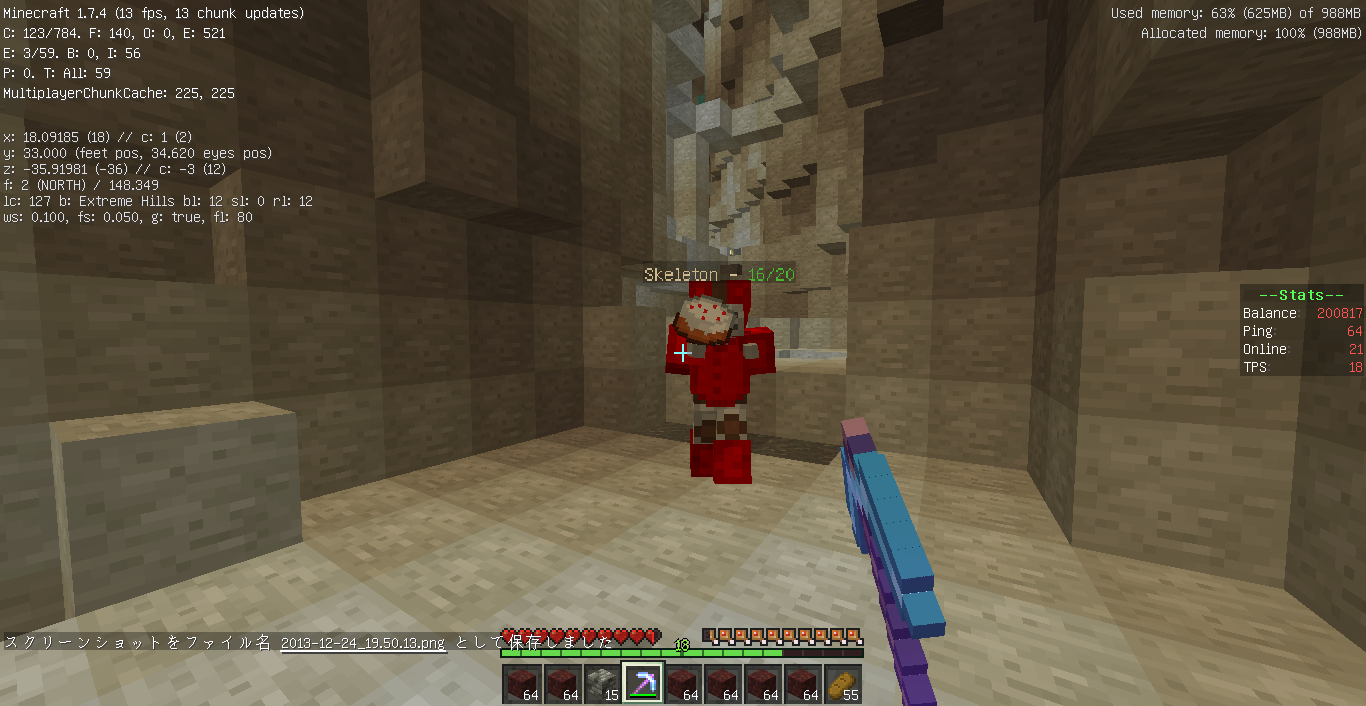The width and height of the screenshot is (1366, 706).
Task: Choose the bread stack of 55
Action: click(842, 683)
